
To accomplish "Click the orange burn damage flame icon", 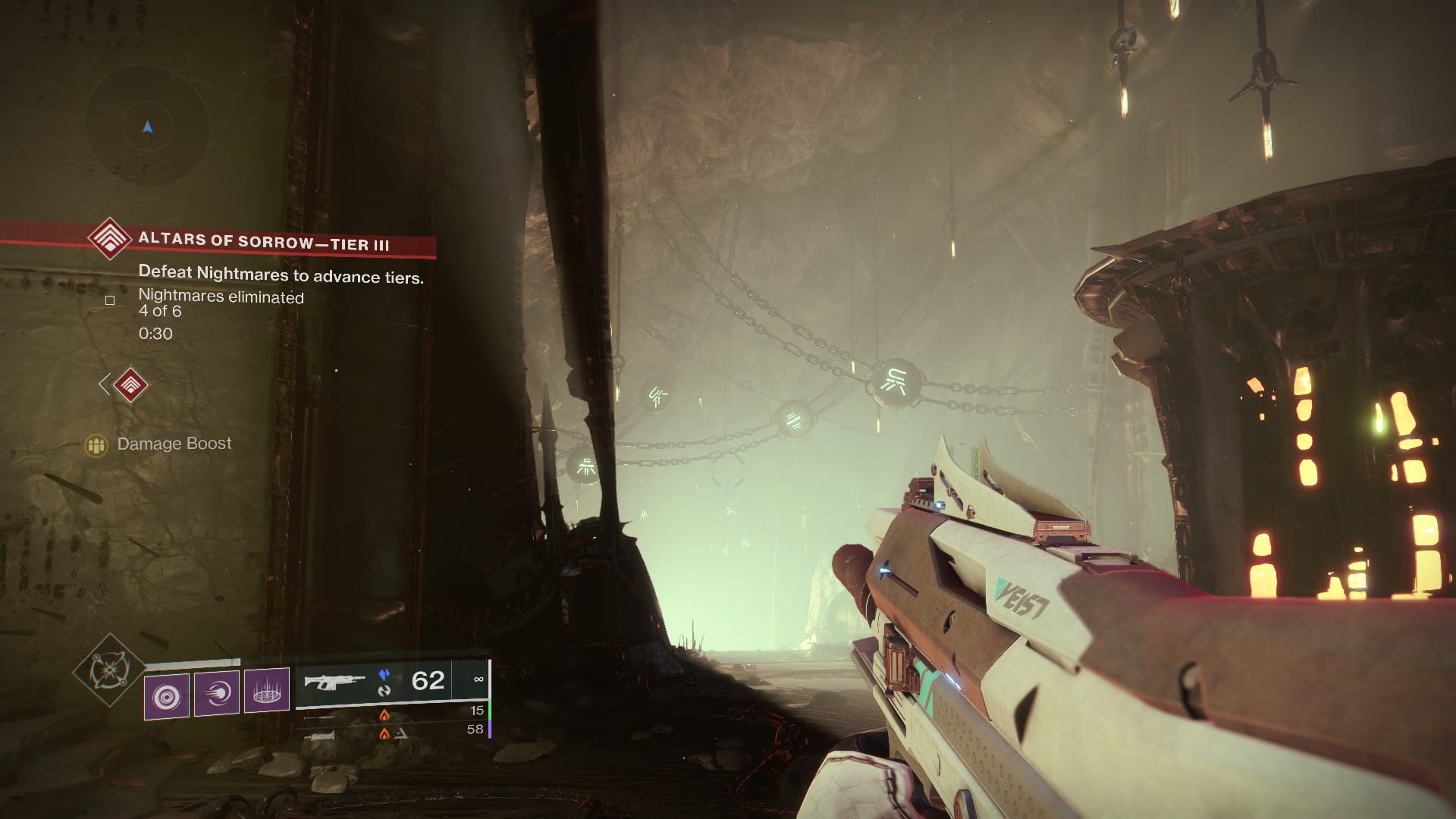I will [383, 715].
